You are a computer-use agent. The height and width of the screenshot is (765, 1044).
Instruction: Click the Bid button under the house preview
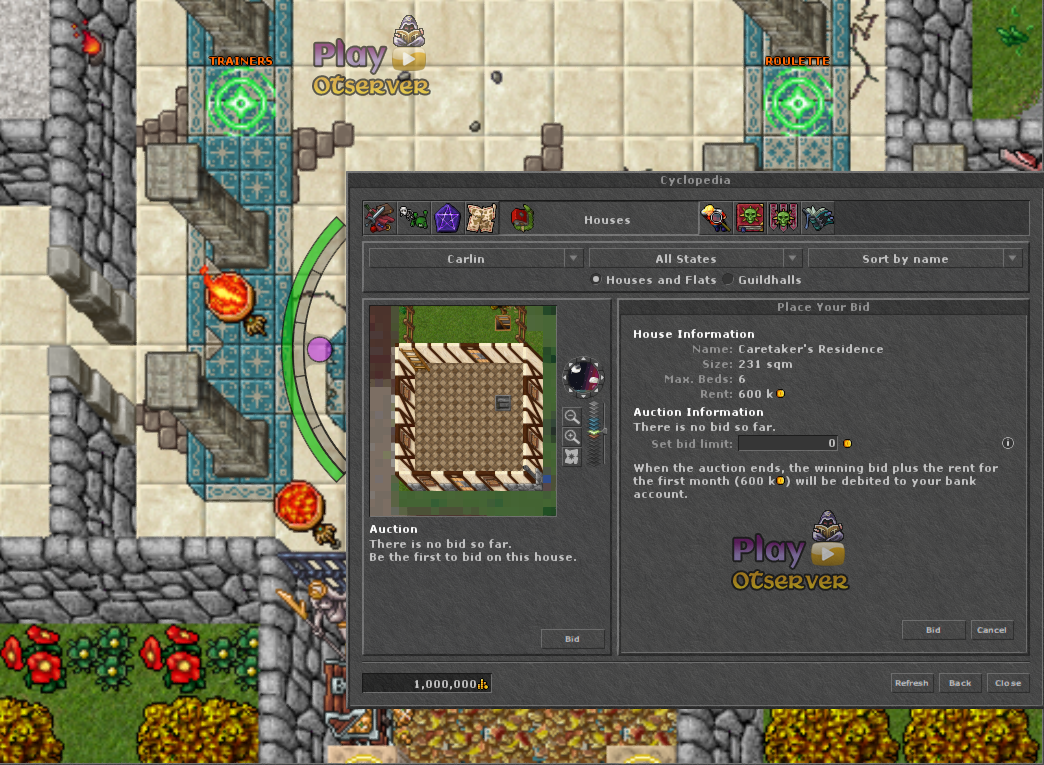[572, 638]
